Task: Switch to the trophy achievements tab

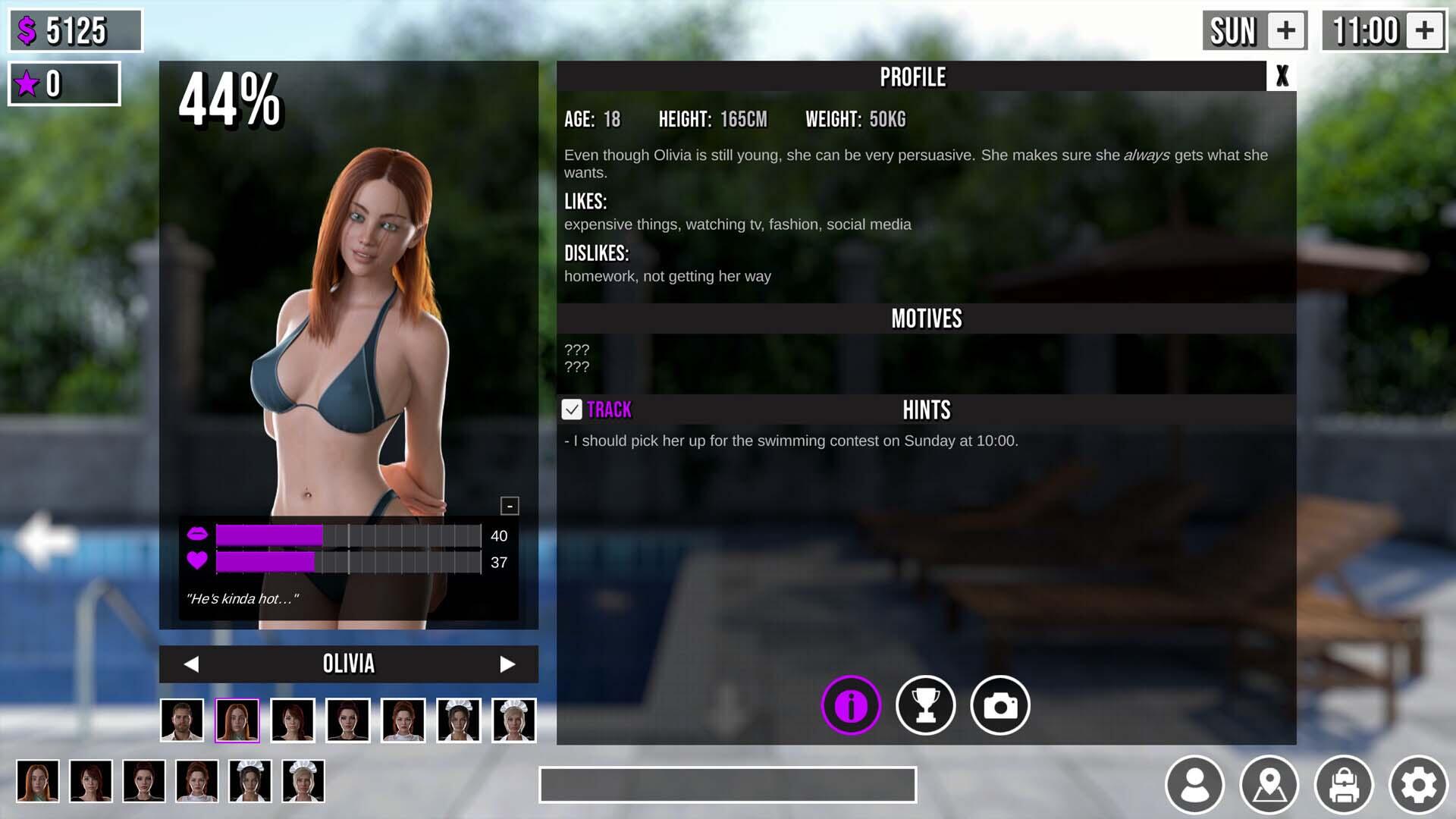Action: tap(925, 705)
